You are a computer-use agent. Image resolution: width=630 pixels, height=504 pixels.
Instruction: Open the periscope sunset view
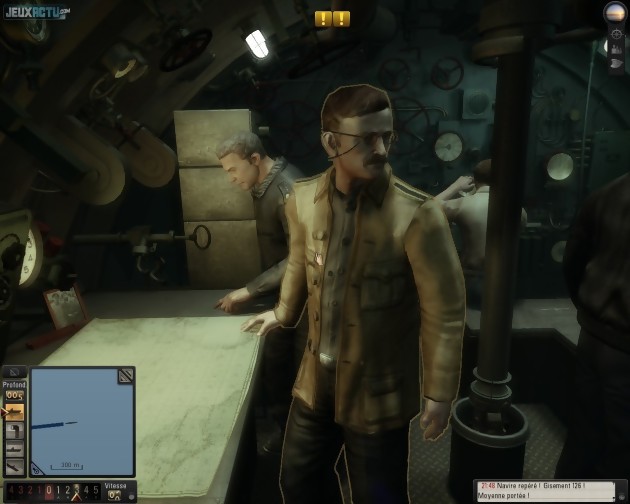[x=615, y=13]
